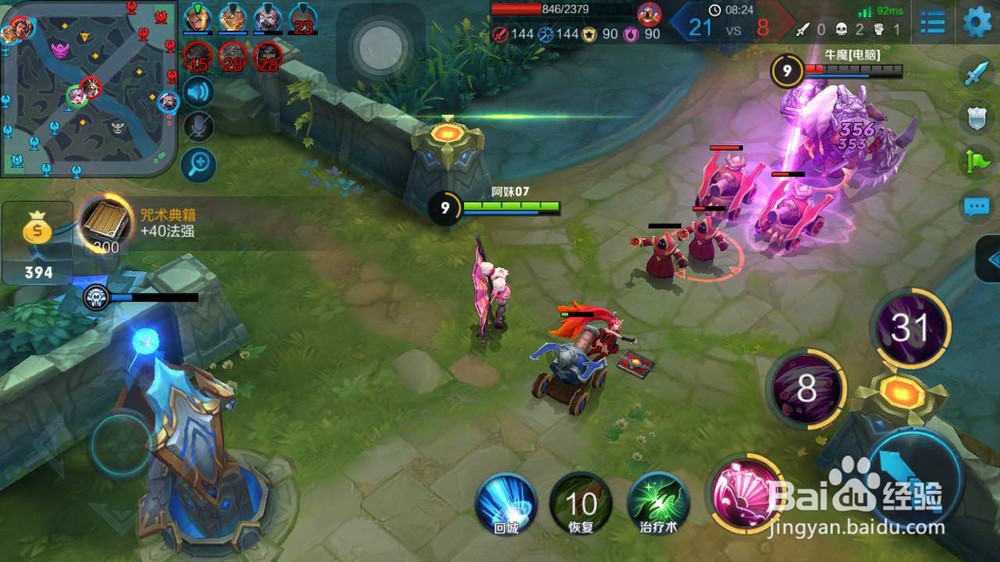
Task: Activate the ultimate skill showing cooldown 31
Action: pos(910,327)
